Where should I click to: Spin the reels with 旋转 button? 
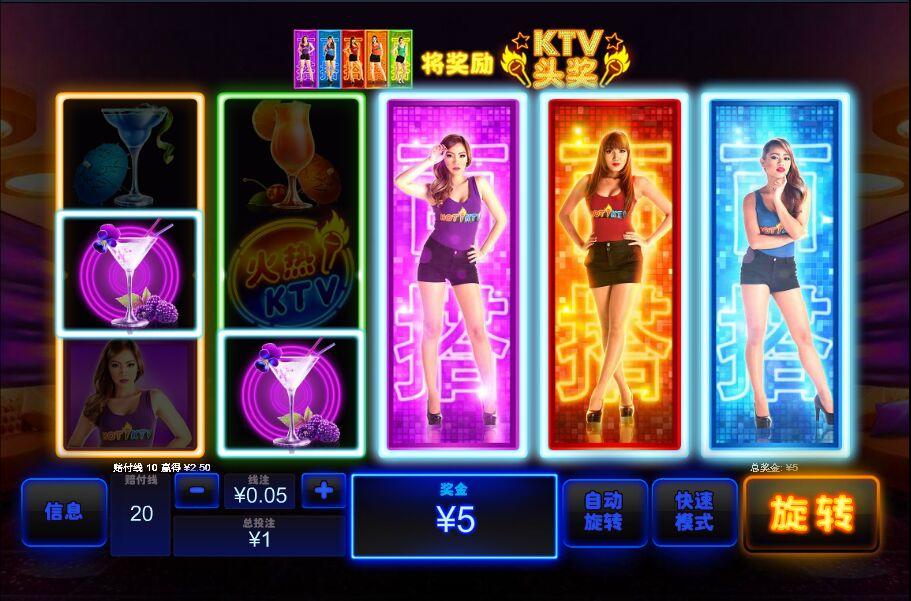(811, 514)
